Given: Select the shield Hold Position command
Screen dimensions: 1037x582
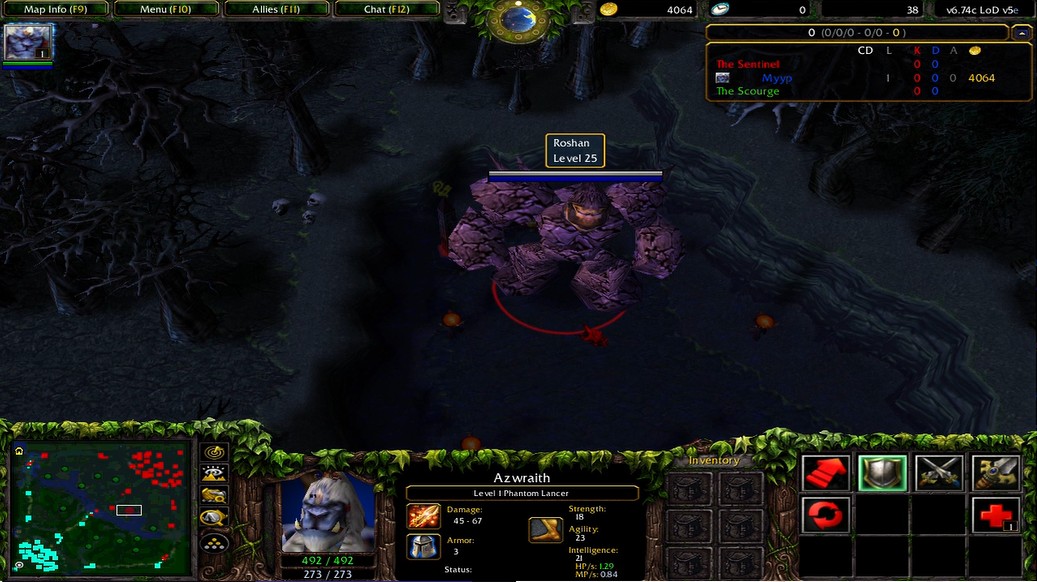Looking at the screenshot, I should tap(882, 473).
